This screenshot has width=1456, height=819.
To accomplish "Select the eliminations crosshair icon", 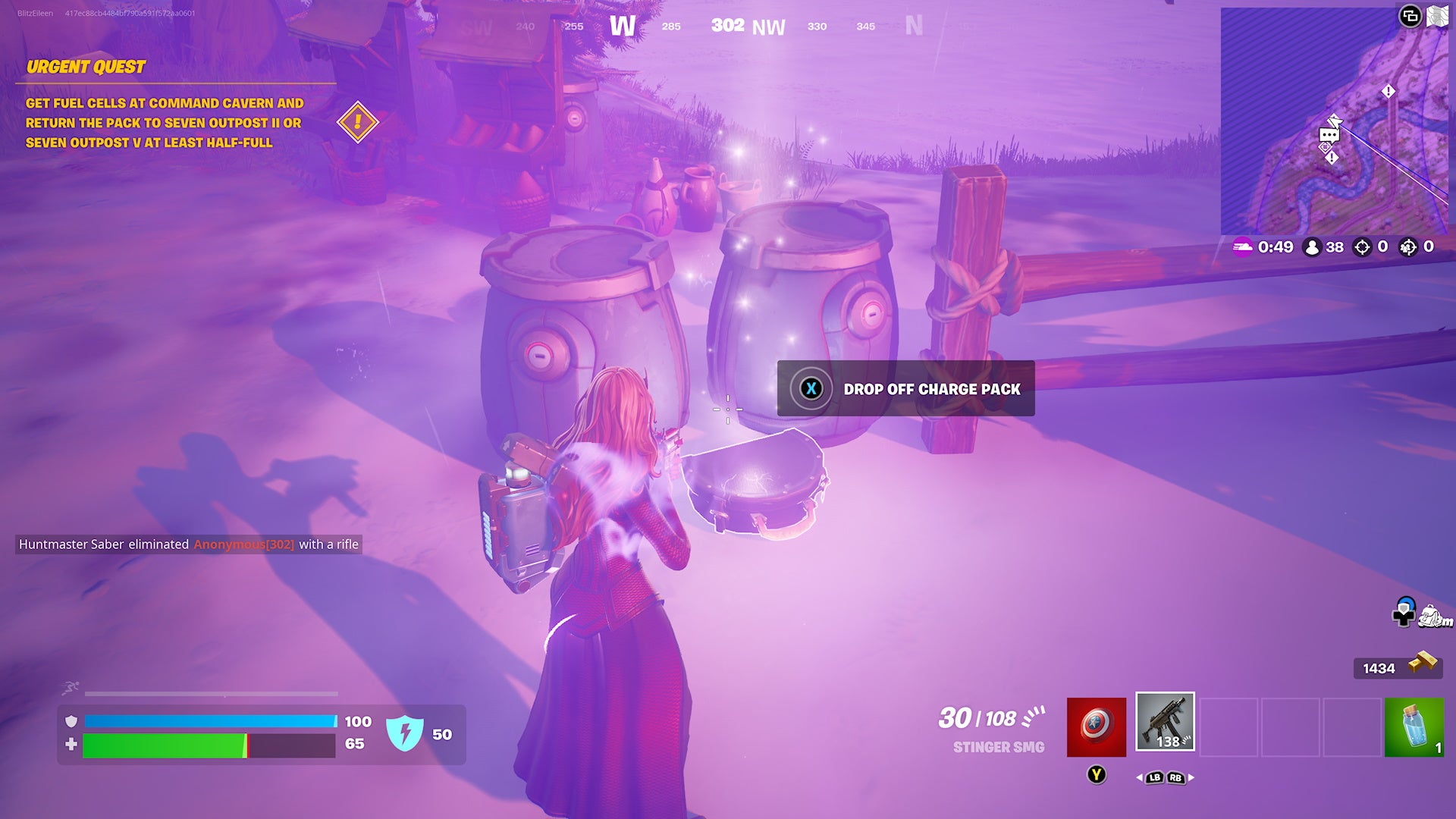I will click(1362, 246).
